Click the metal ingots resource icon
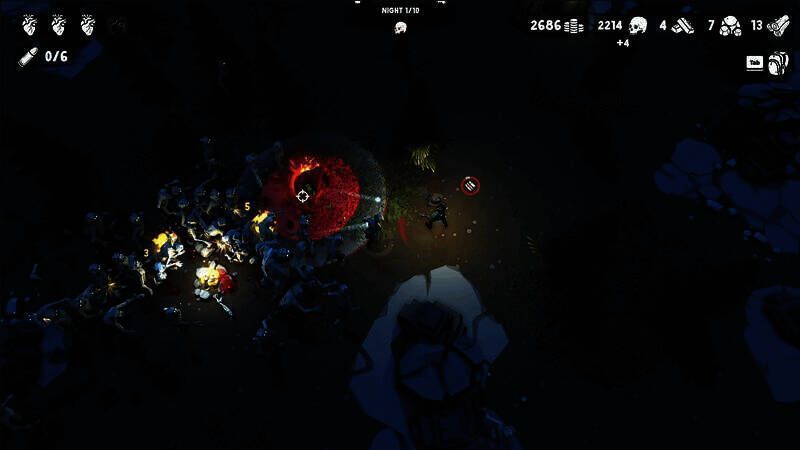 click(683, 26)
